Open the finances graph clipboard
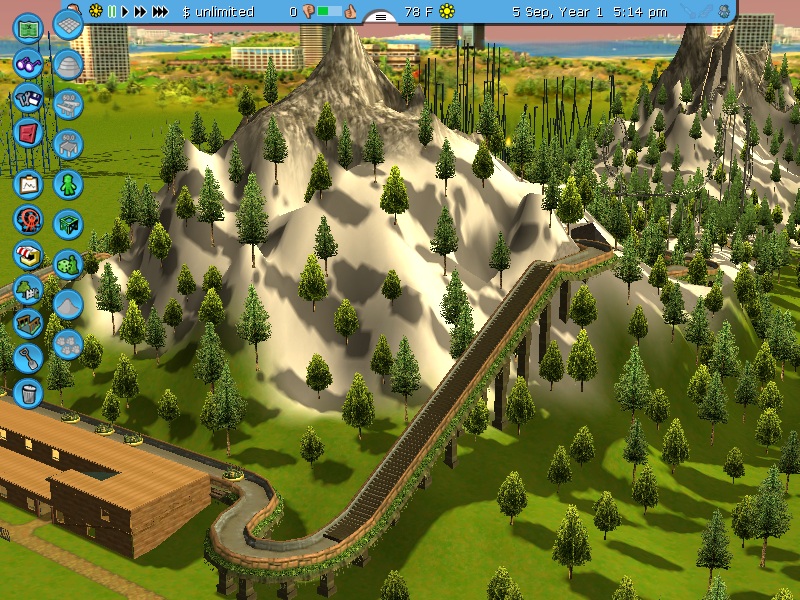Screen dimensions: 800x600 (x=29, y=185)
